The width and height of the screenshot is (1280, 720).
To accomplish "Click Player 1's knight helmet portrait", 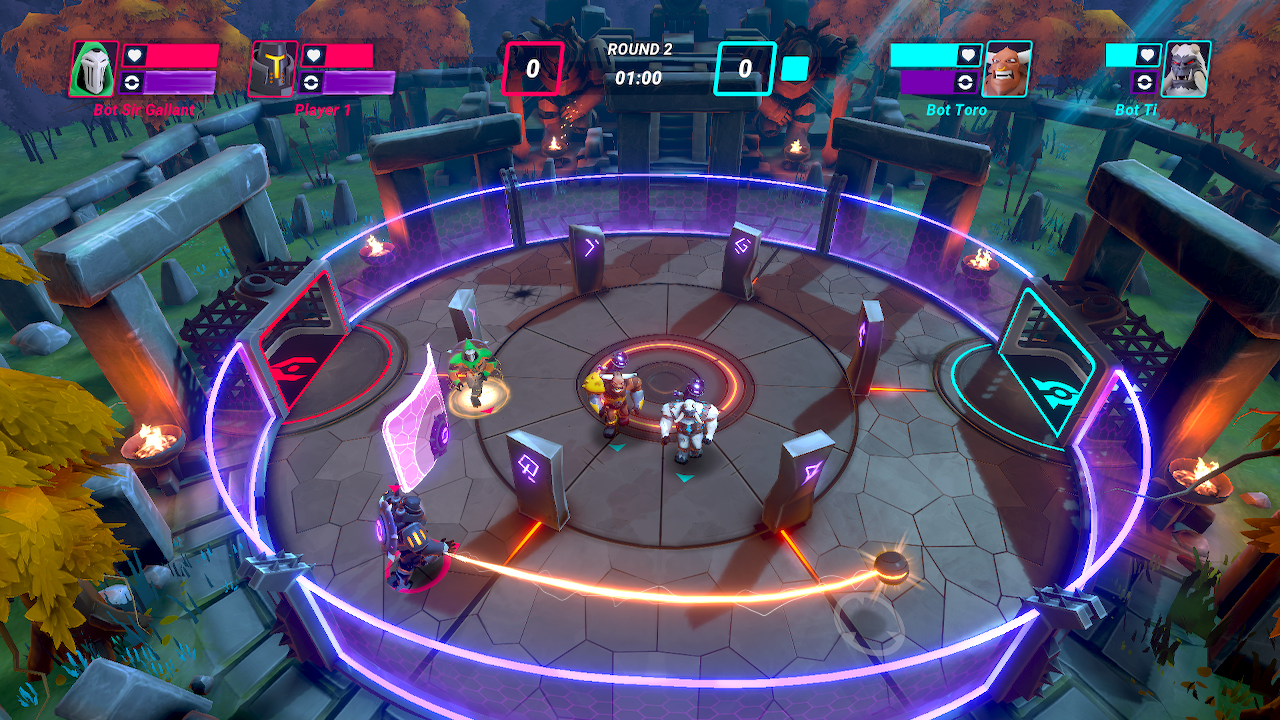I will (272, 69).
